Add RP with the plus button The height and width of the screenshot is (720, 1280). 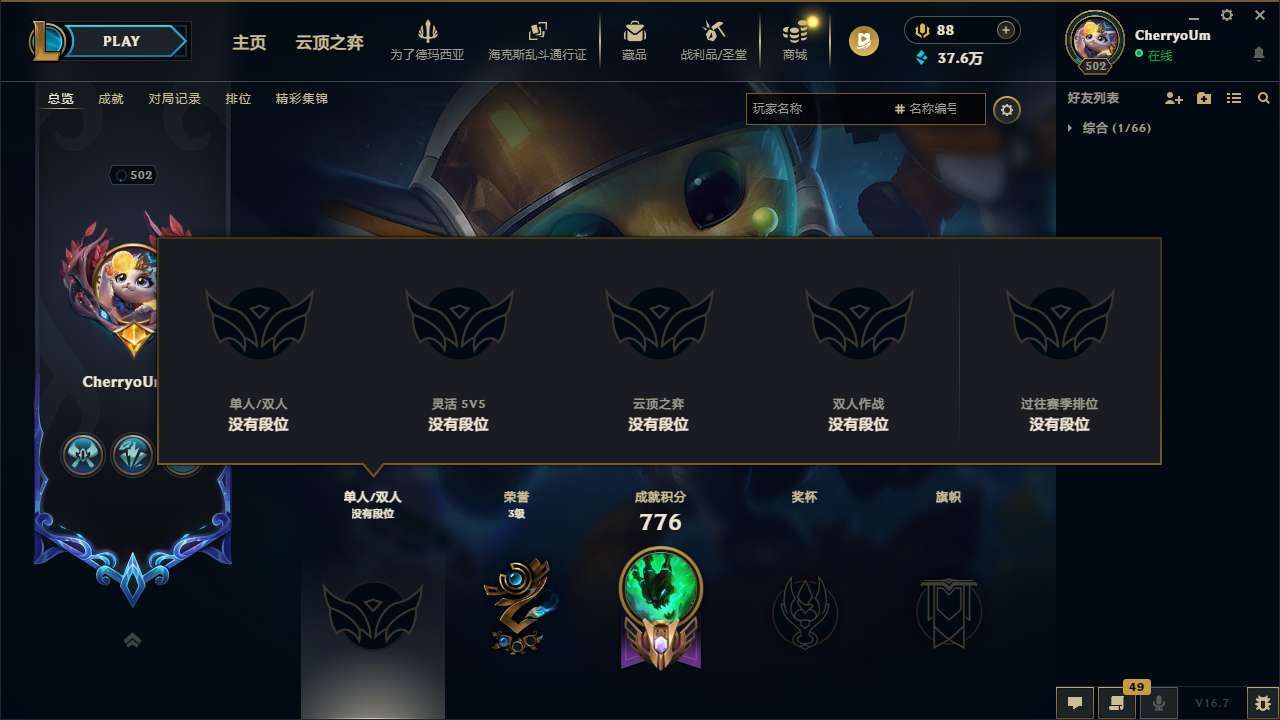coord(1008,30)
